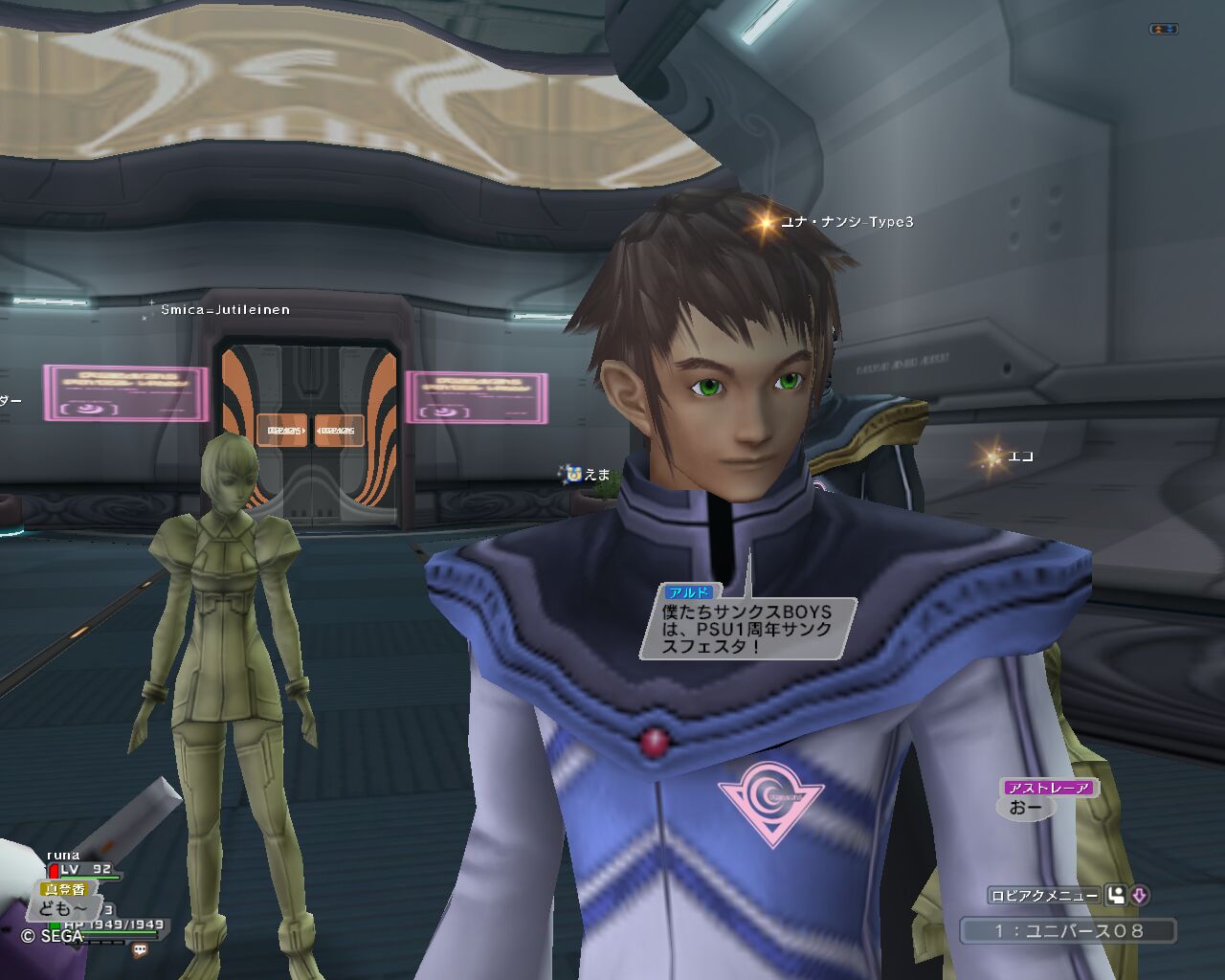1225x980 pixels.
Task: Open the chat speech-bubble icon
Action: click(140, 950)
